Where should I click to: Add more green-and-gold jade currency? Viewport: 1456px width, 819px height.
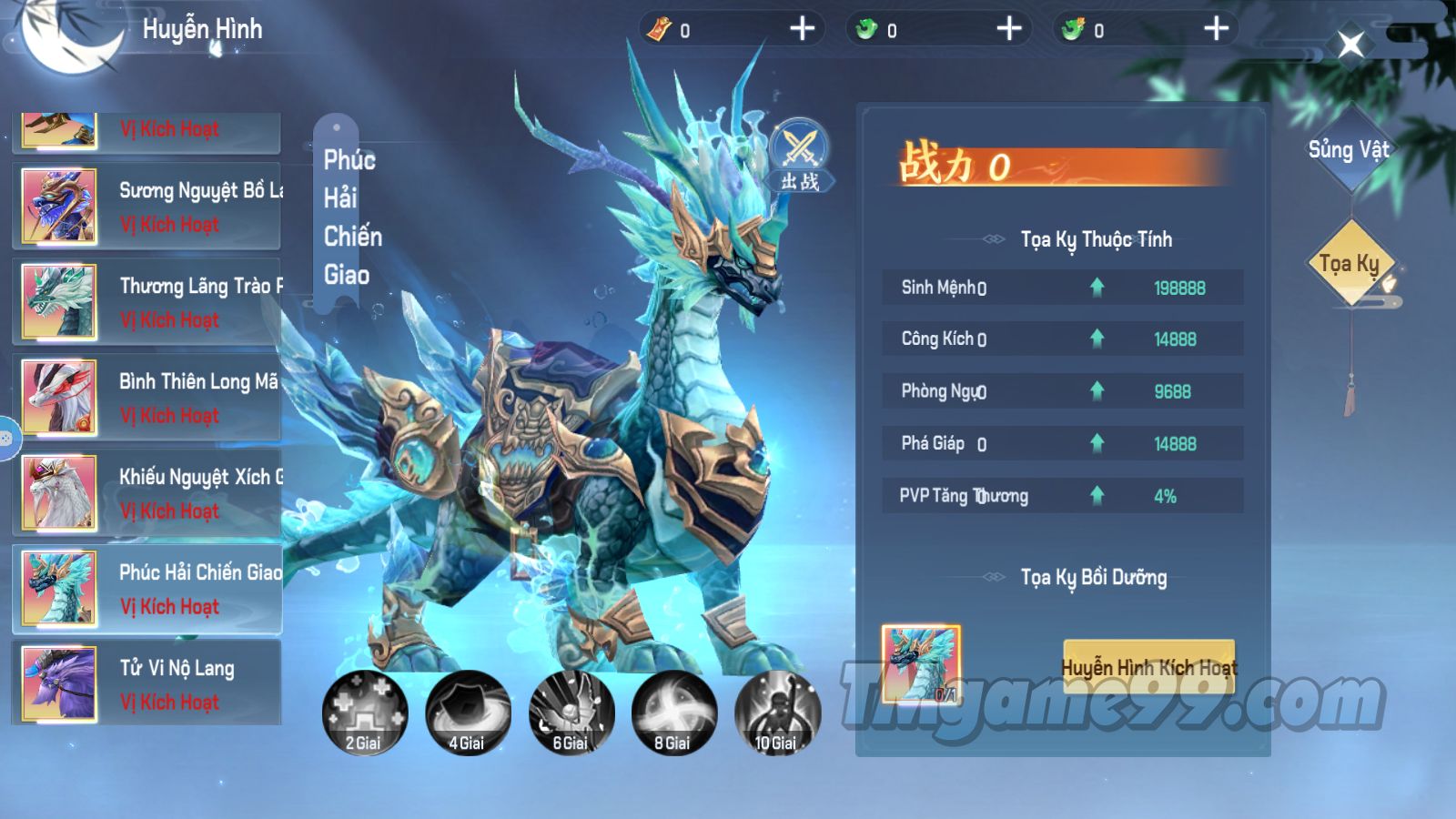coord(1216,29)
